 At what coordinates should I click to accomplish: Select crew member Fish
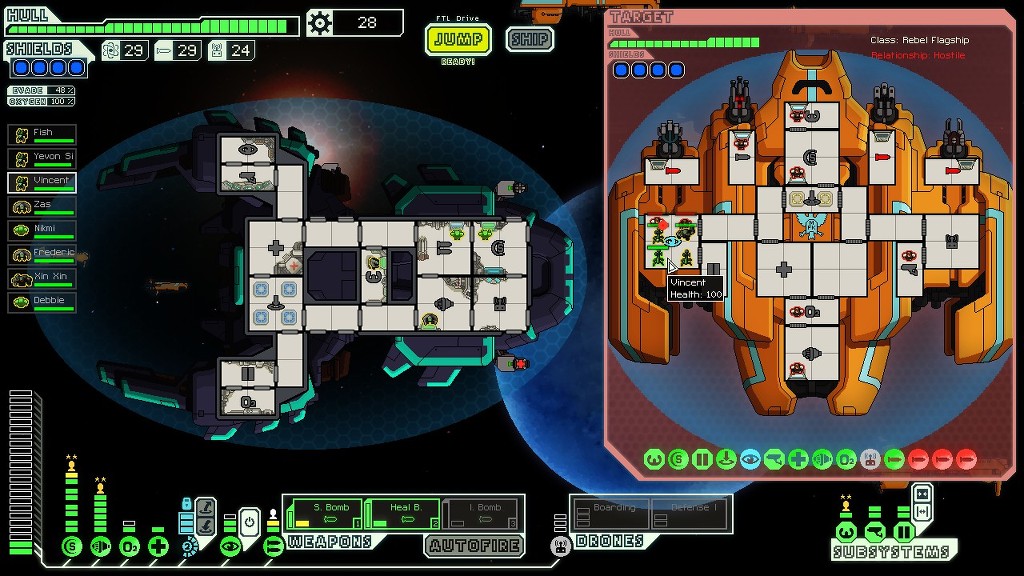tap(43, 134)
